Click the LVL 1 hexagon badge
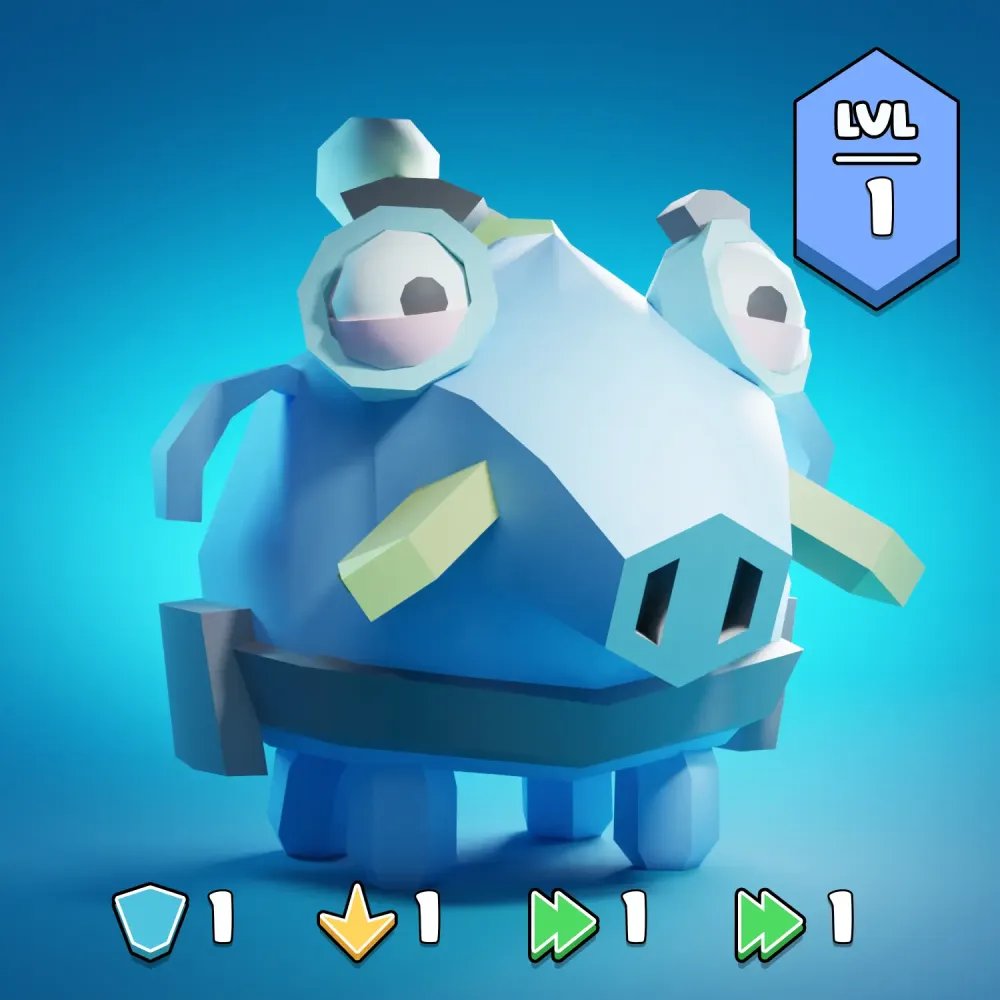This screenshot has width=1000, height=1000. click(876, 177)
